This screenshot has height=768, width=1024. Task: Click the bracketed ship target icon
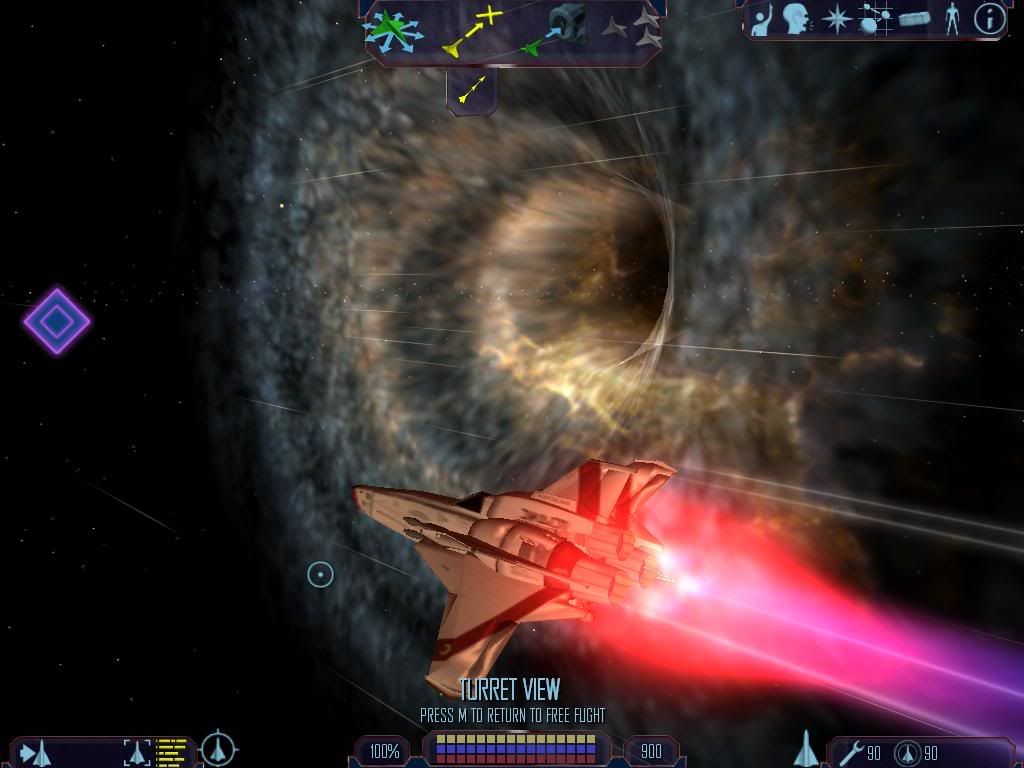point(138,752)
